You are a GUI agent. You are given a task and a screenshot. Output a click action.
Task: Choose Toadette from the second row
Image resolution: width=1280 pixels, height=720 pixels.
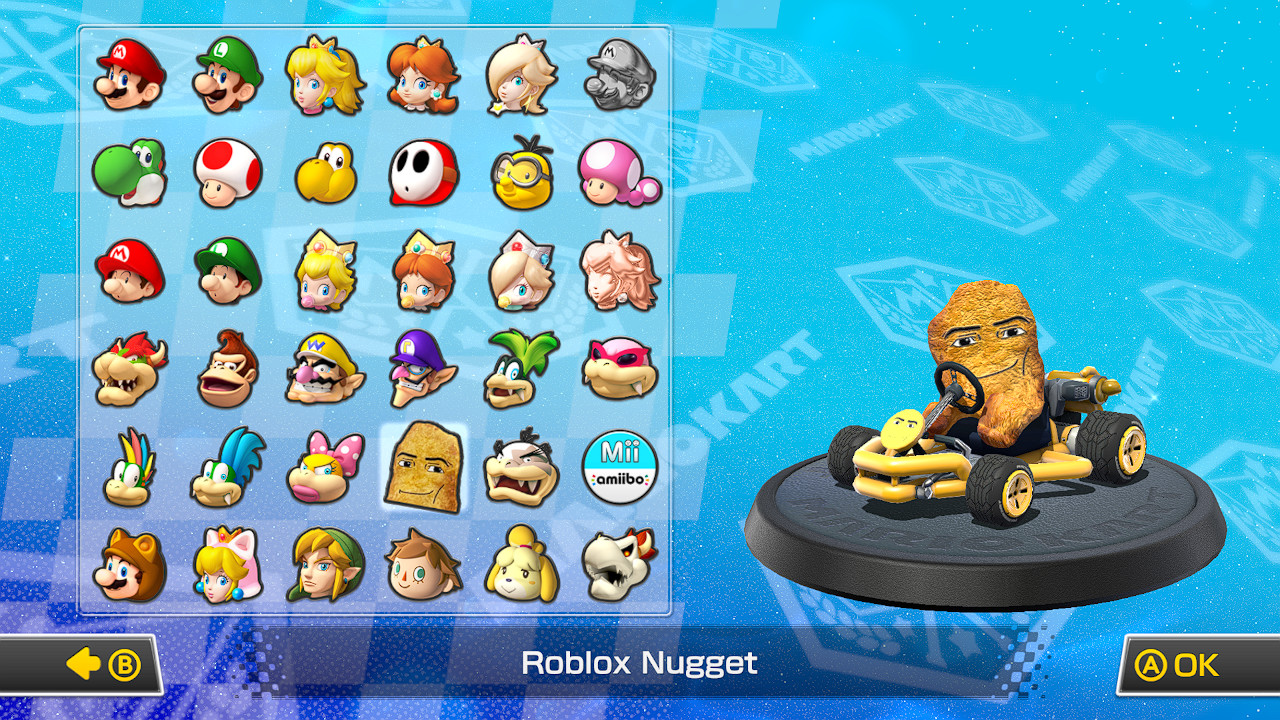(x=617, y=172)
